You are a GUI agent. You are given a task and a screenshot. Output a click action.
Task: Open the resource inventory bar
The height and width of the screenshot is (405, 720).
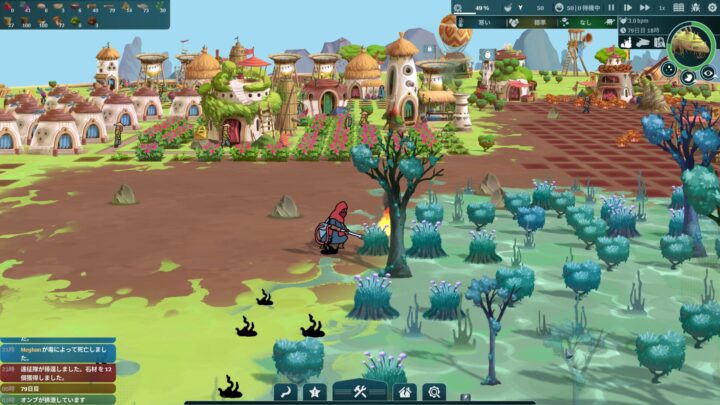point(84,13)
